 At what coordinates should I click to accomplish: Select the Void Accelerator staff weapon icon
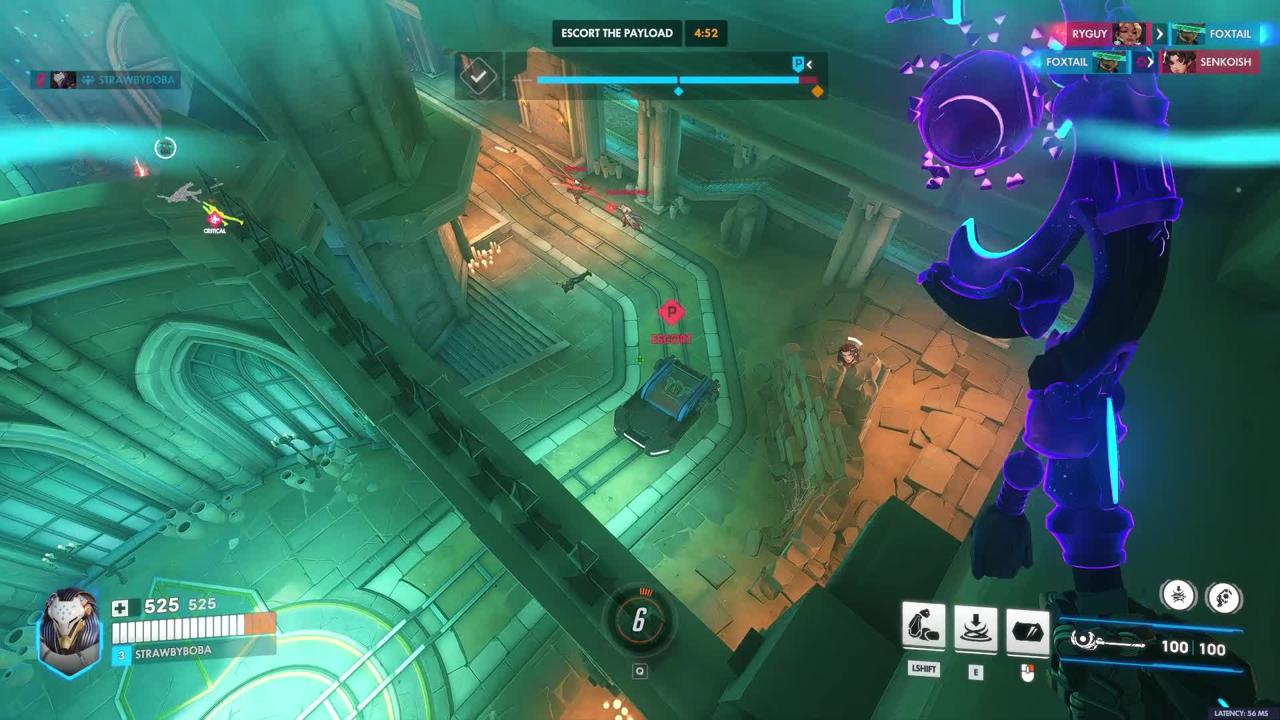click(x=1108, y=644)
